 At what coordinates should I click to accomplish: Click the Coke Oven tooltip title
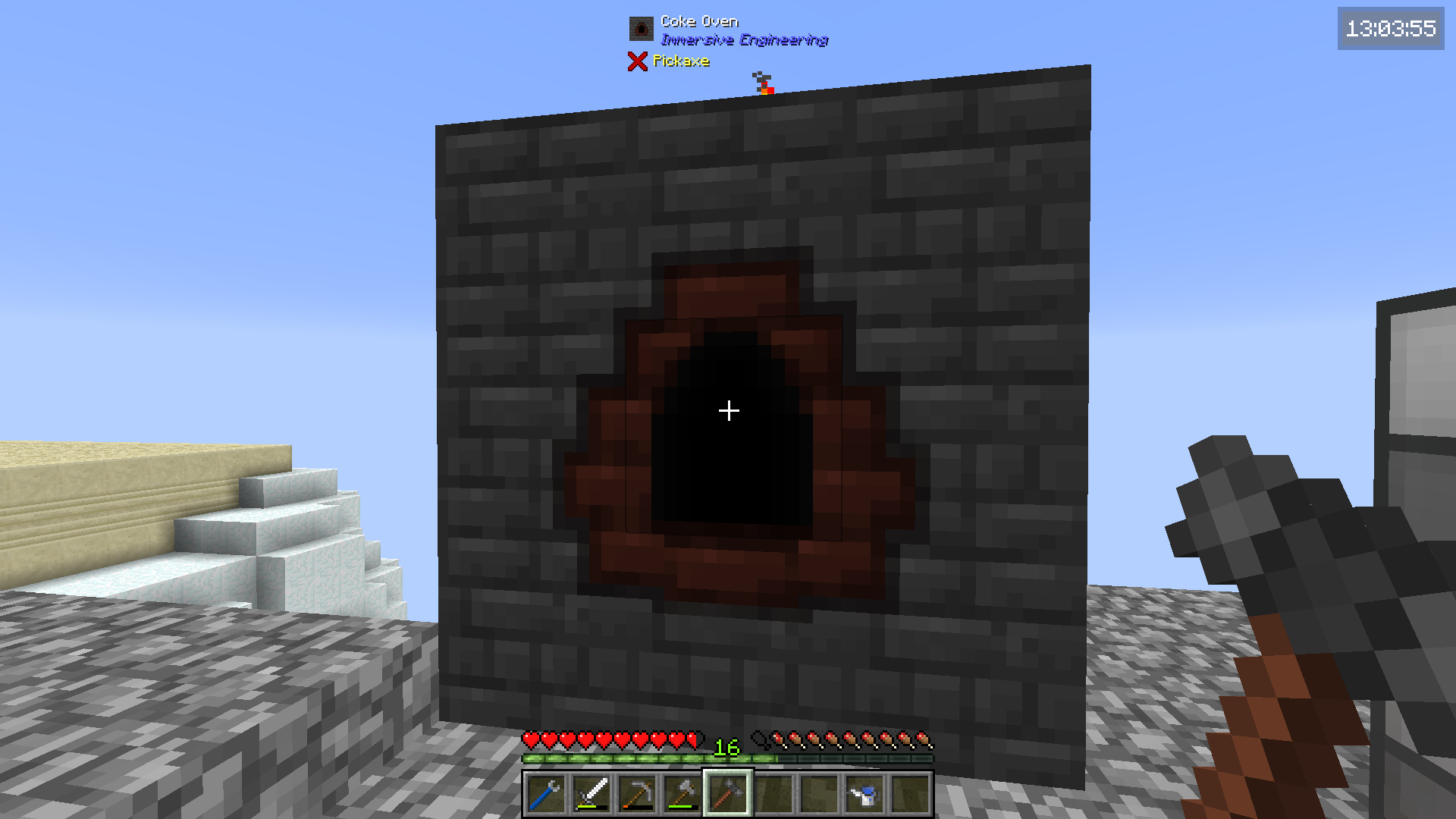click(698, 20)
